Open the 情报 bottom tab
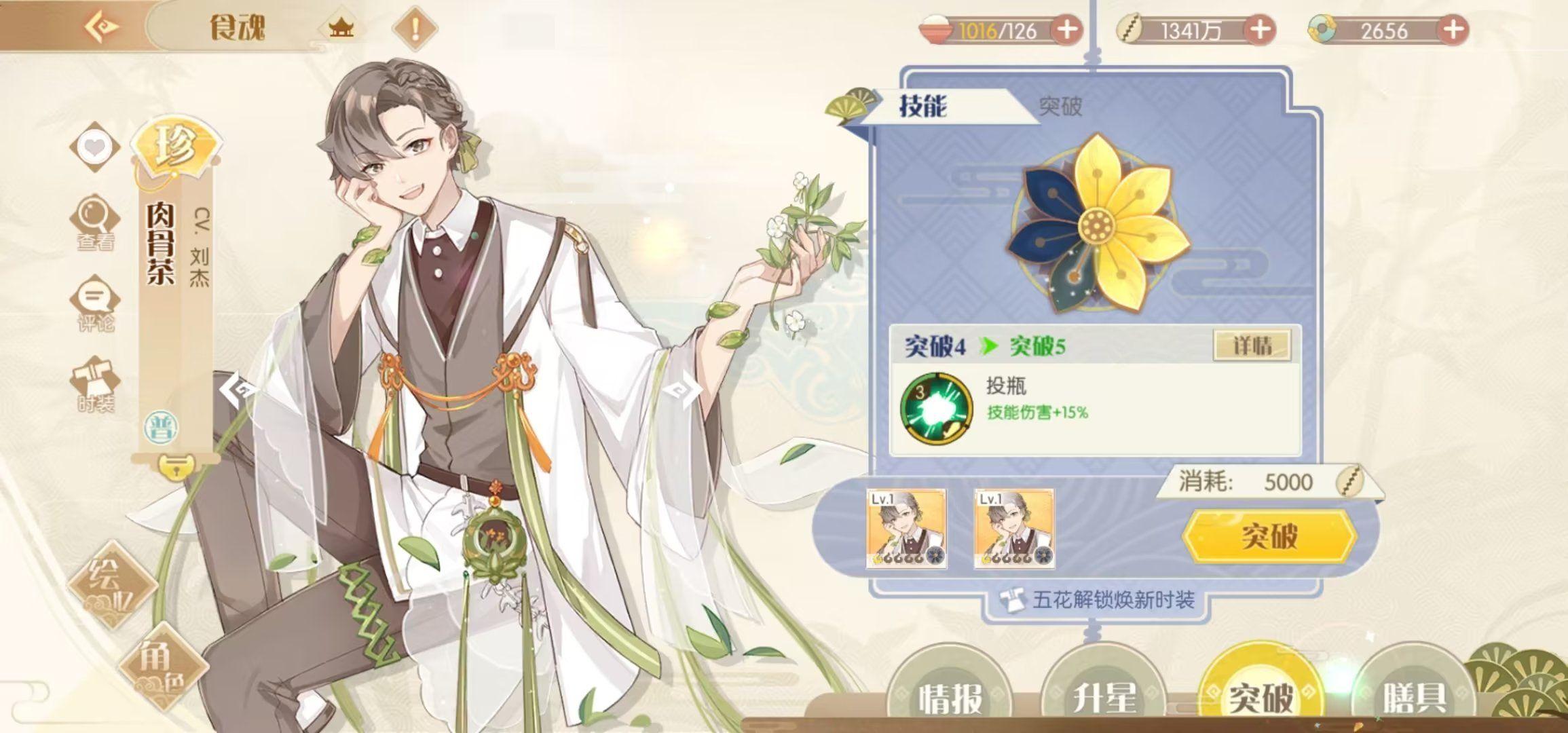 tap(951, 696)
